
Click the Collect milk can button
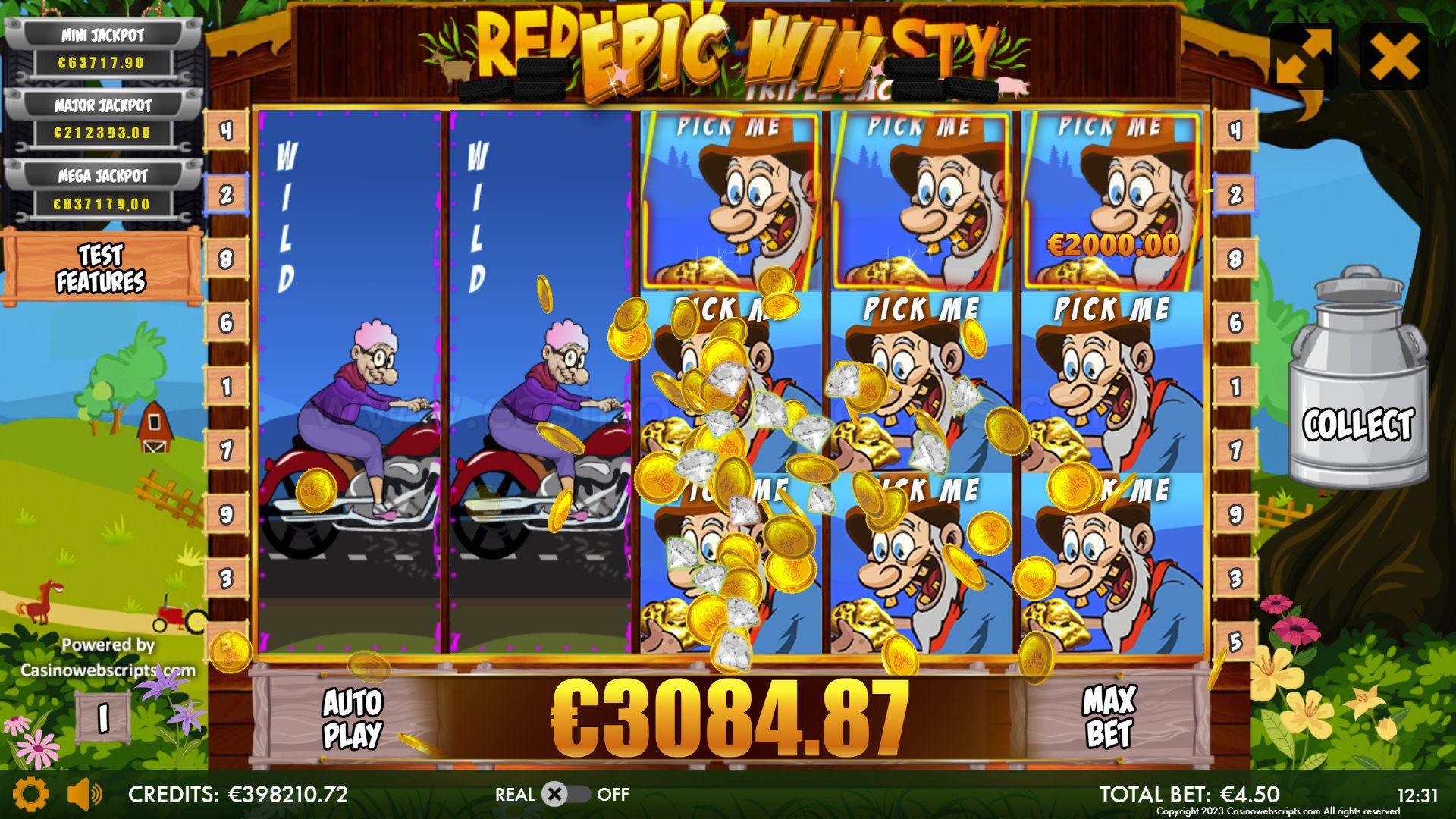coord(1357,379)
